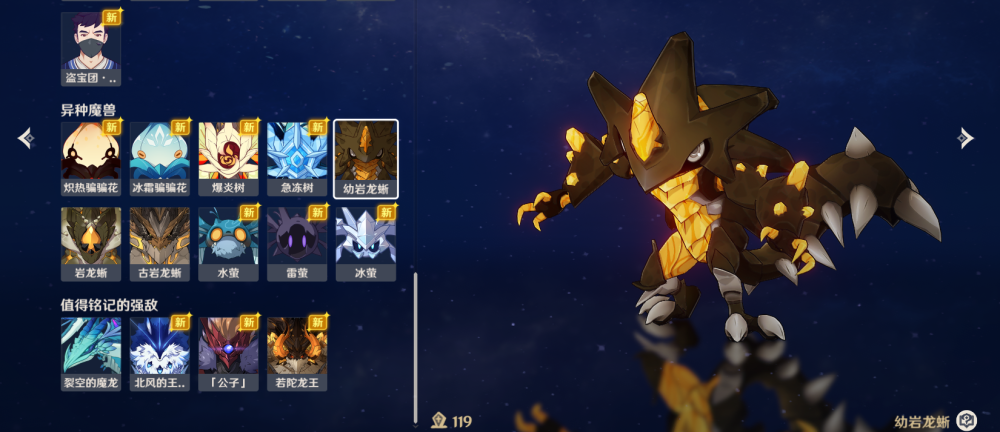Choose the 炽热骗骗花 tile
This screenshot has height=432, width=1000.
click(91, 157)
